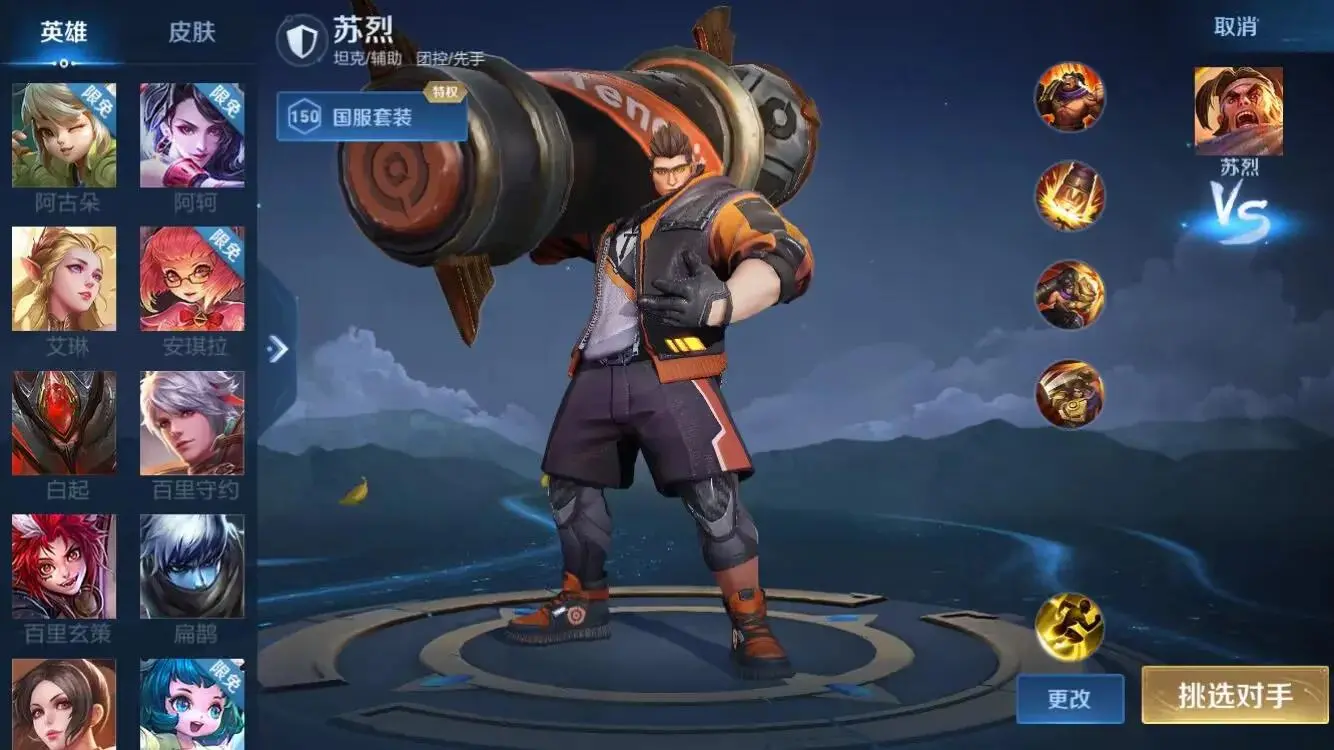The height and width of the screenshot is (750, 1334).
Task: Select the 扁鹊 hero portrait
Action: pos(192,566)
